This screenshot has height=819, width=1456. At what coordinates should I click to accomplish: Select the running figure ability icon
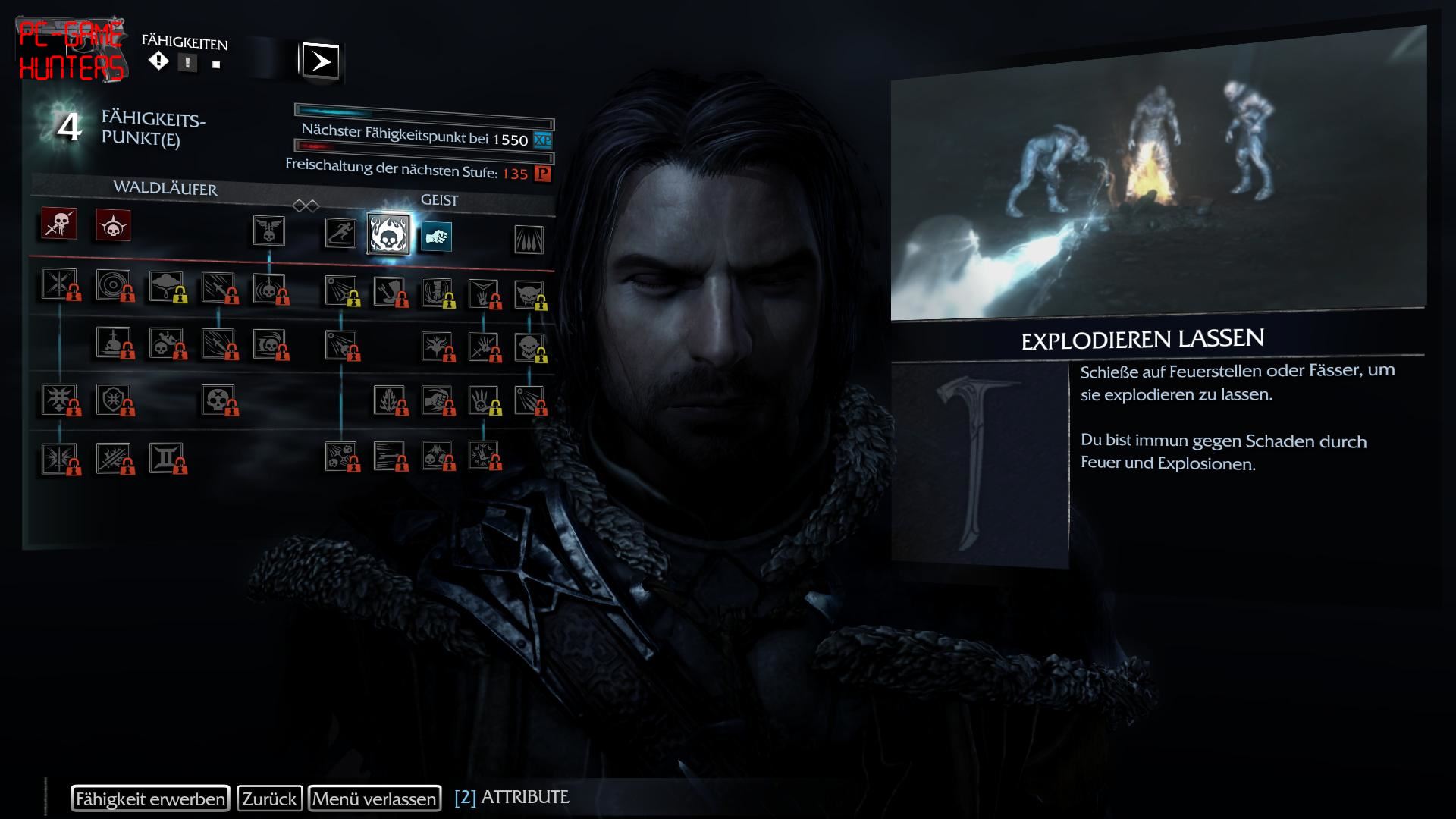(340, 233)
